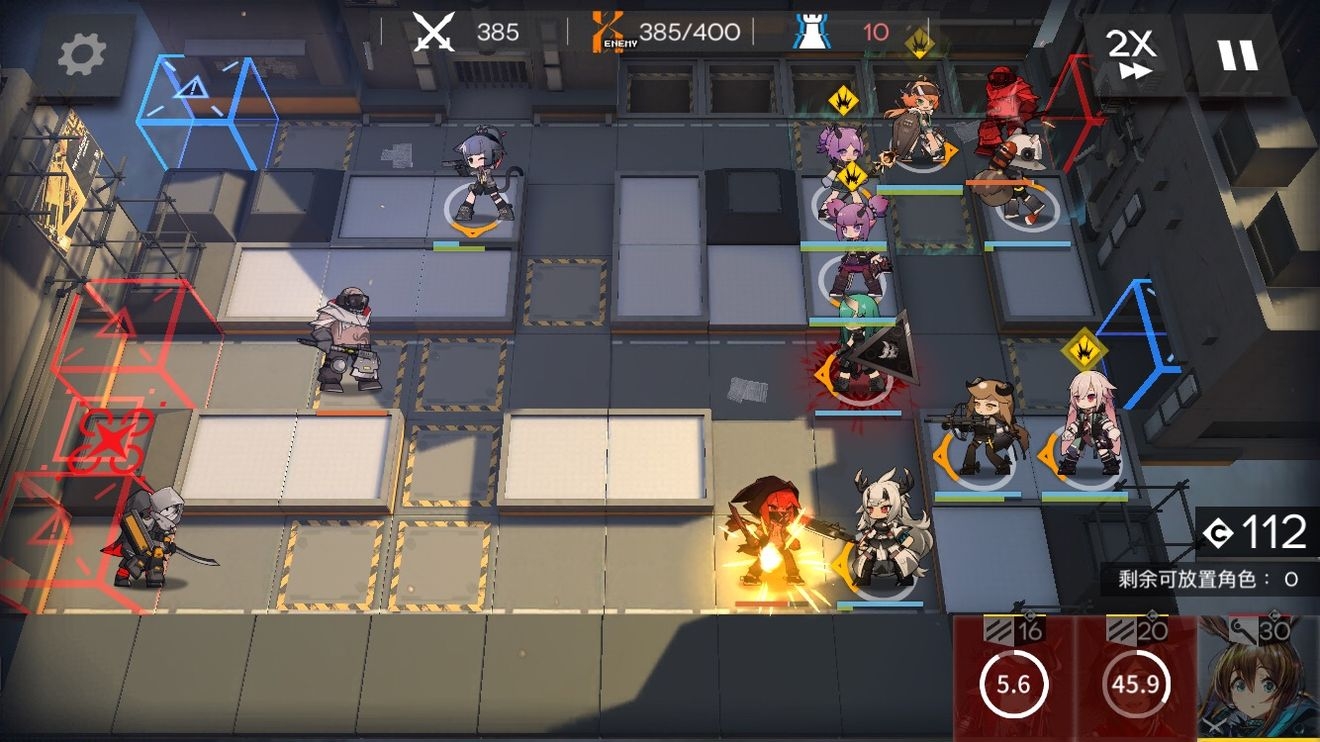
Task: Select the Amiya operator card
Action: click(1258, 678)
